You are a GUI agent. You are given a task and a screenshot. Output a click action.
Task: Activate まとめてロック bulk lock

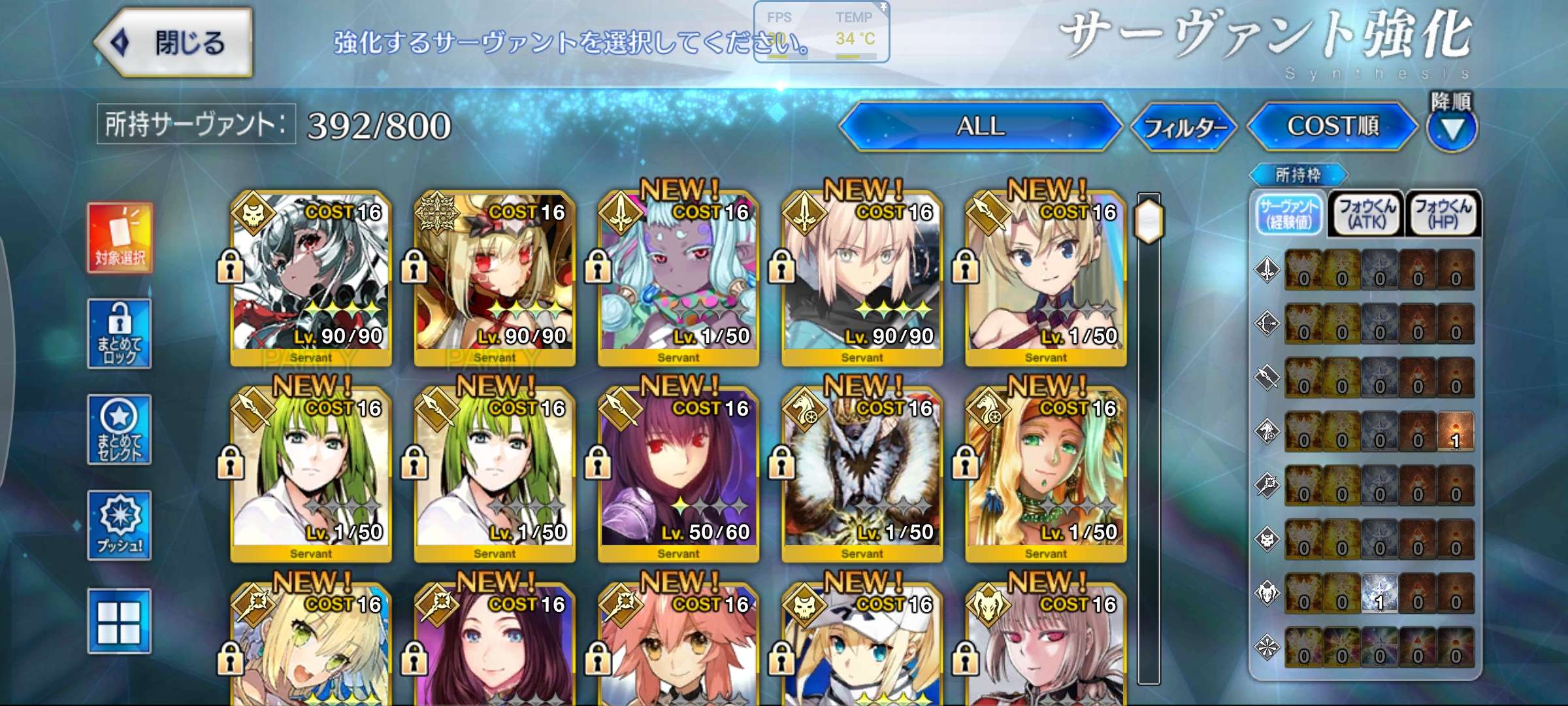(120, 333)
